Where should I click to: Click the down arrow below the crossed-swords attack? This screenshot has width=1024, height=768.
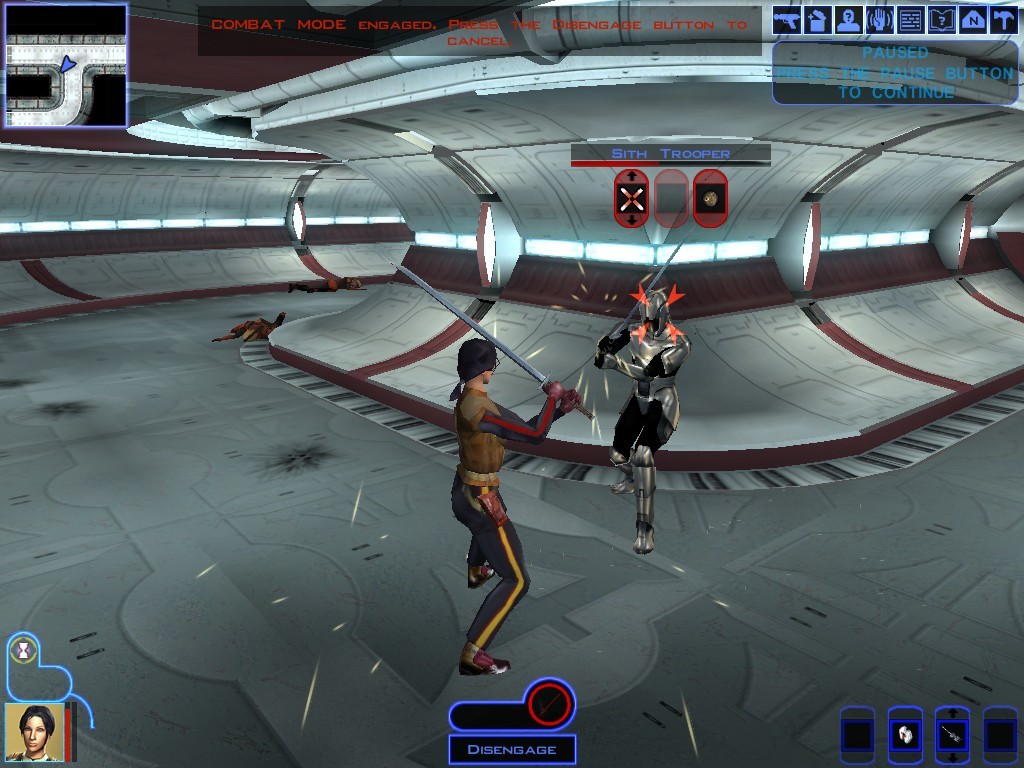[x=631, y=220]
